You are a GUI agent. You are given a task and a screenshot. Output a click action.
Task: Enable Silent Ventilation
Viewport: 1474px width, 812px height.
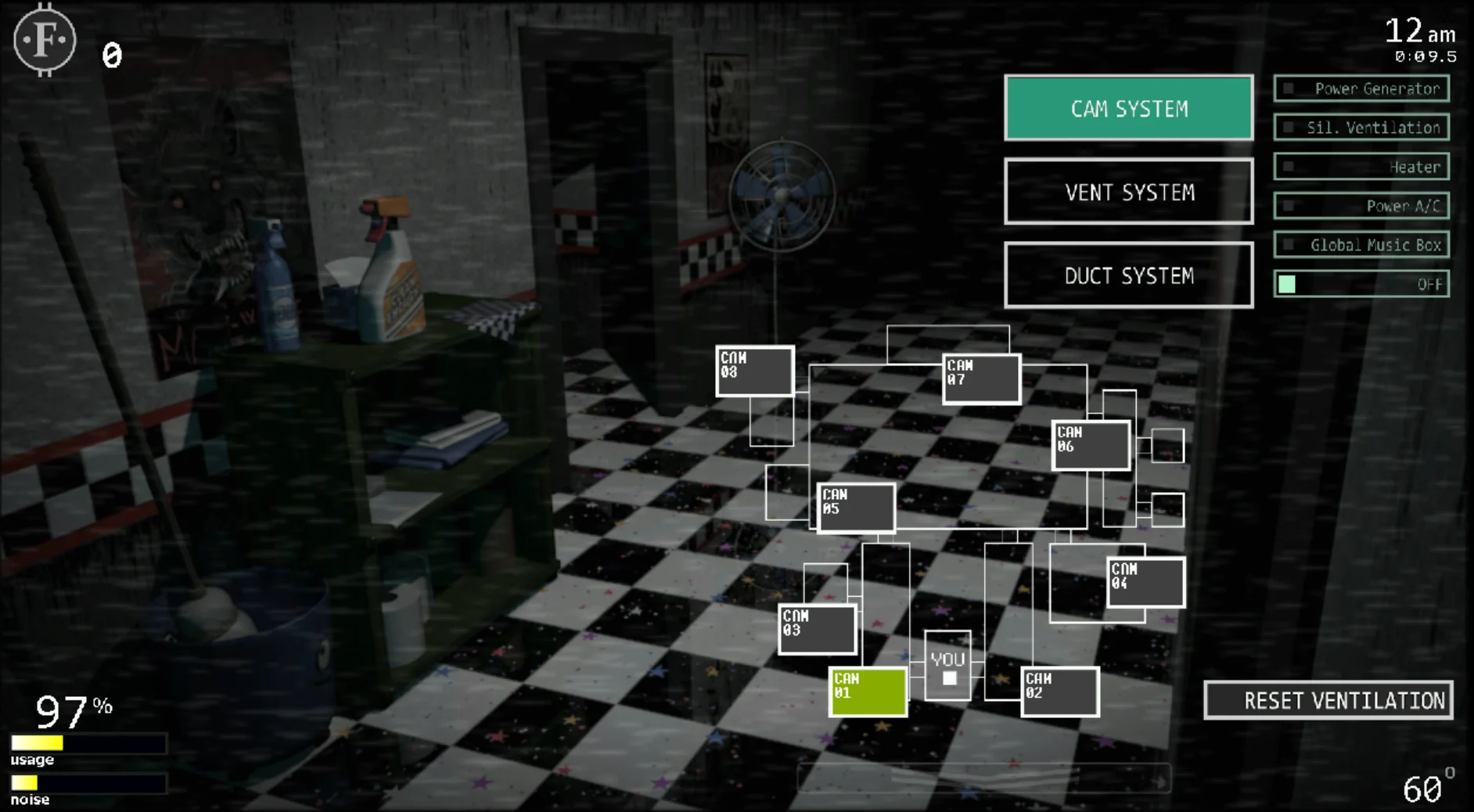1361,128
